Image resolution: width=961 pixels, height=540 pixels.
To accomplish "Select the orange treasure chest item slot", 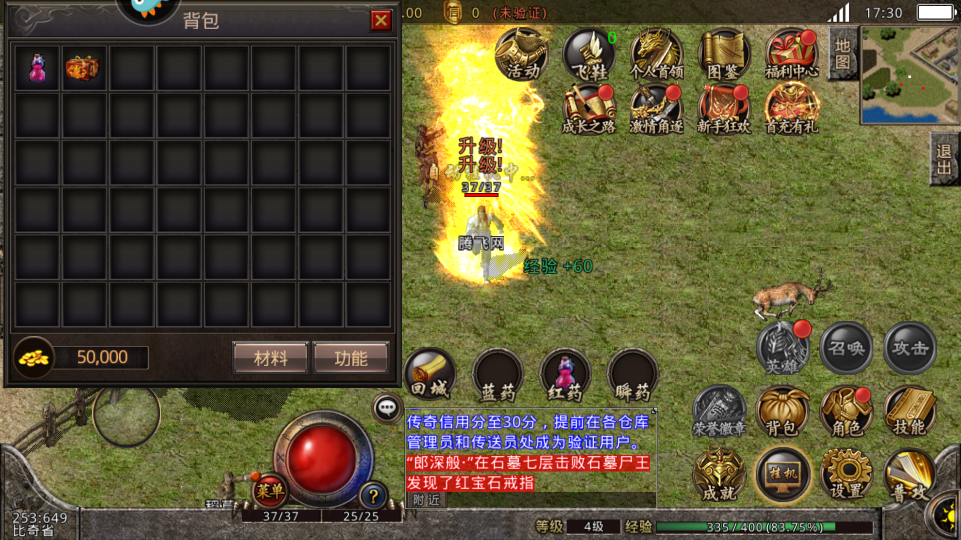I will [85, 68].
